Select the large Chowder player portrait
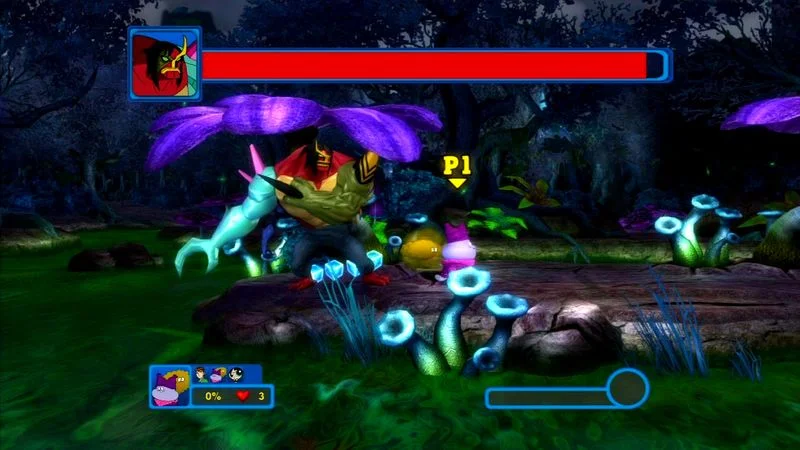The height and width of the screenshot is (450, 800). (169, 386)
